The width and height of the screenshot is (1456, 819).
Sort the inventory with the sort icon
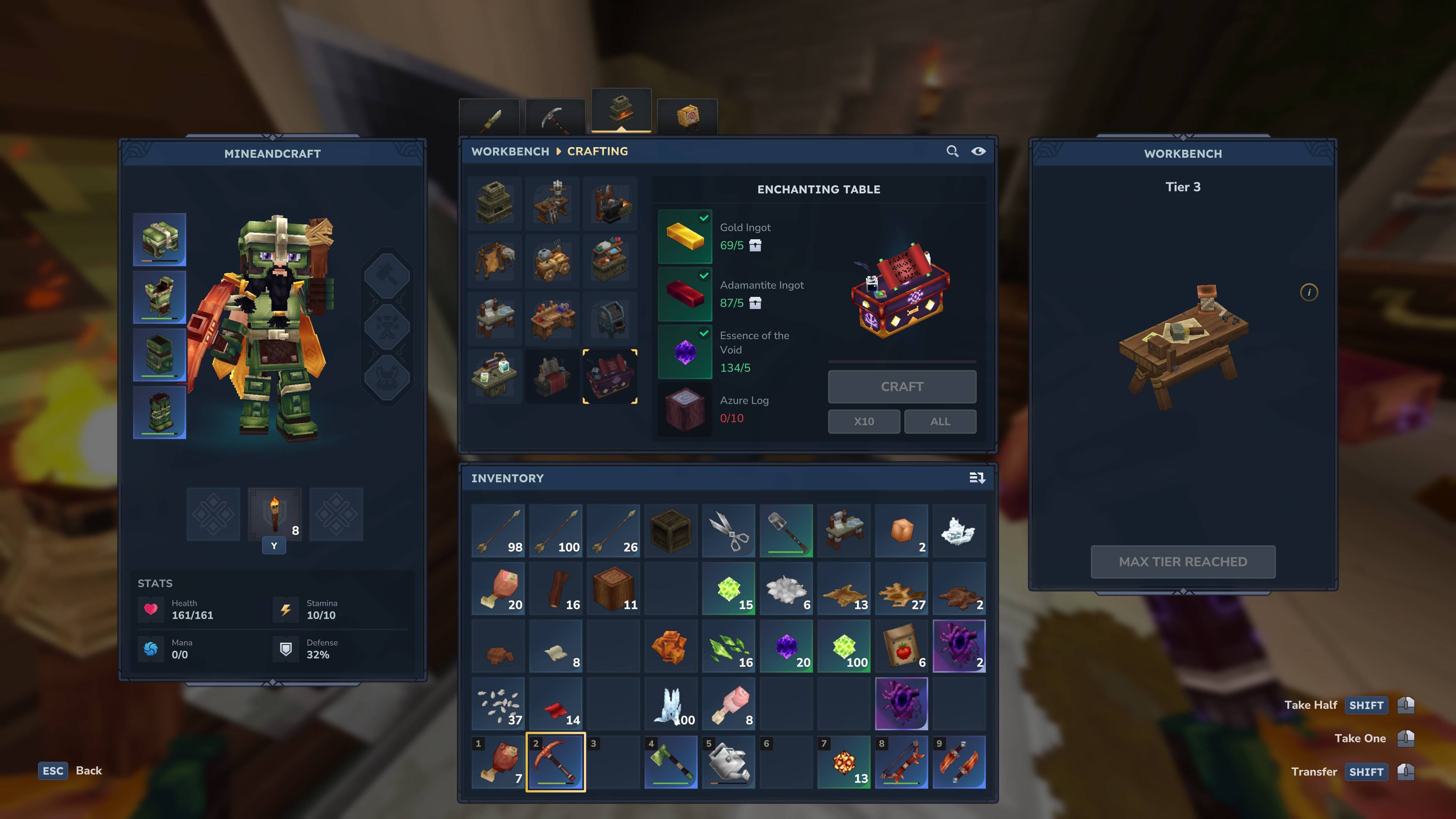(977, 478)
